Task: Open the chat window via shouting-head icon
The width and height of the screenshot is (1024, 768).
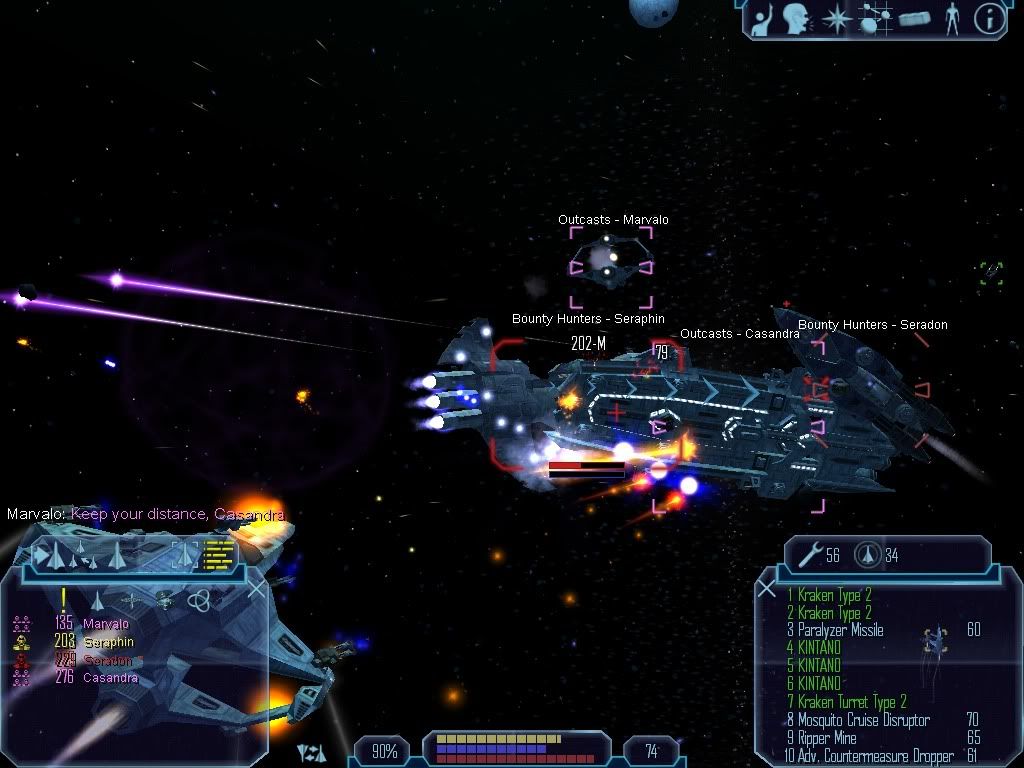Action: click(796, 18)
